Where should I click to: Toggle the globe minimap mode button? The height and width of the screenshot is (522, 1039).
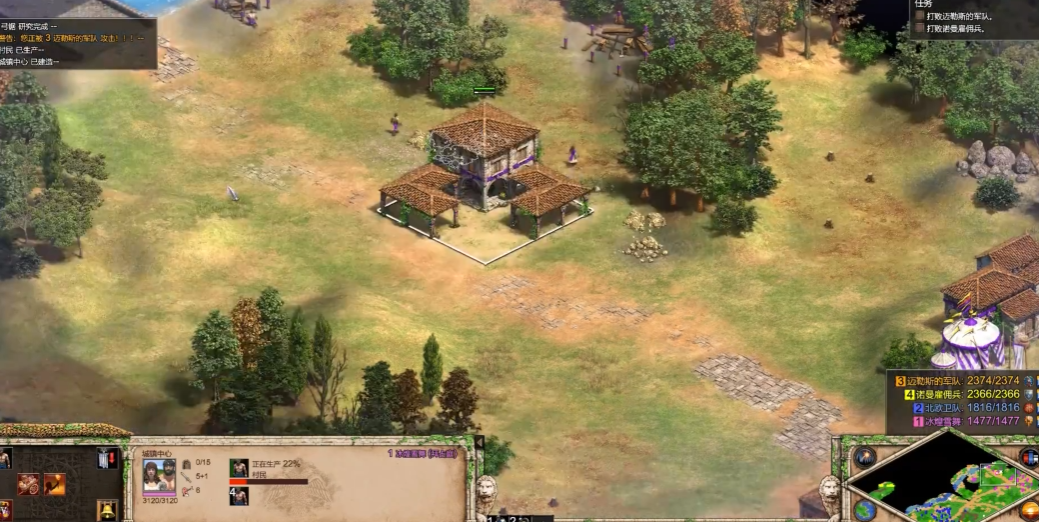[864, 509]
